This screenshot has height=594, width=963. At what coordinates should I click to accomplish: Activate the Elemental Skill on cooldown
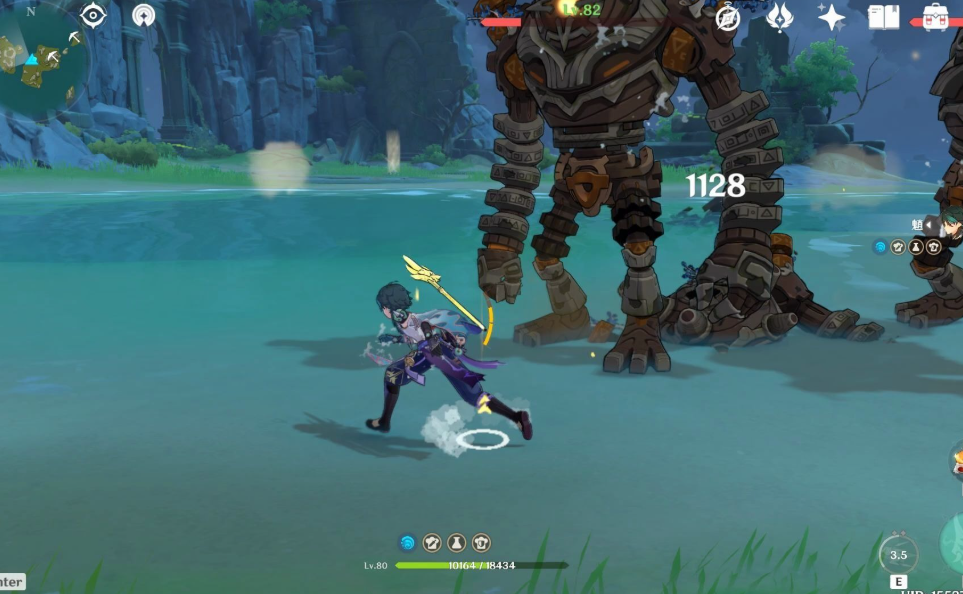pyautogui.click(x=898, y=555)
